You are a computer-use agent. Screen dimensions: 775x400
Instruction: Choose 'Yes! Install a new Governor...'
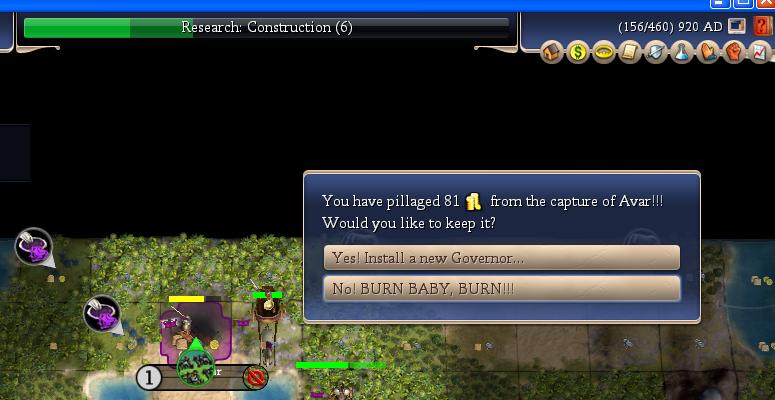(x=501, y=258)
